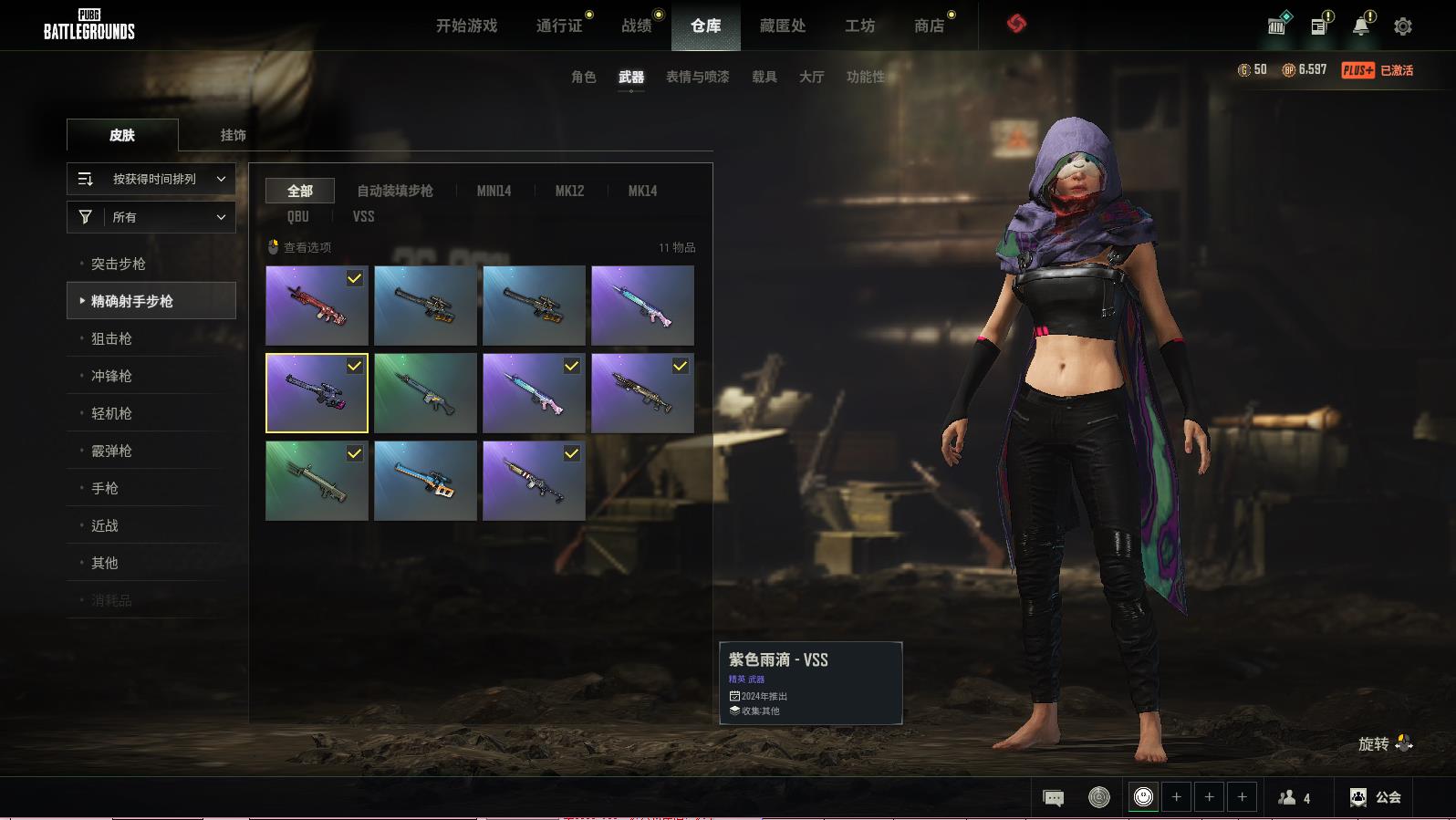Image resolution: width=1456 pixels, height=820 pixels.
Task: Switch to the 载具 vehicle sub-tab
Action: 764,77
